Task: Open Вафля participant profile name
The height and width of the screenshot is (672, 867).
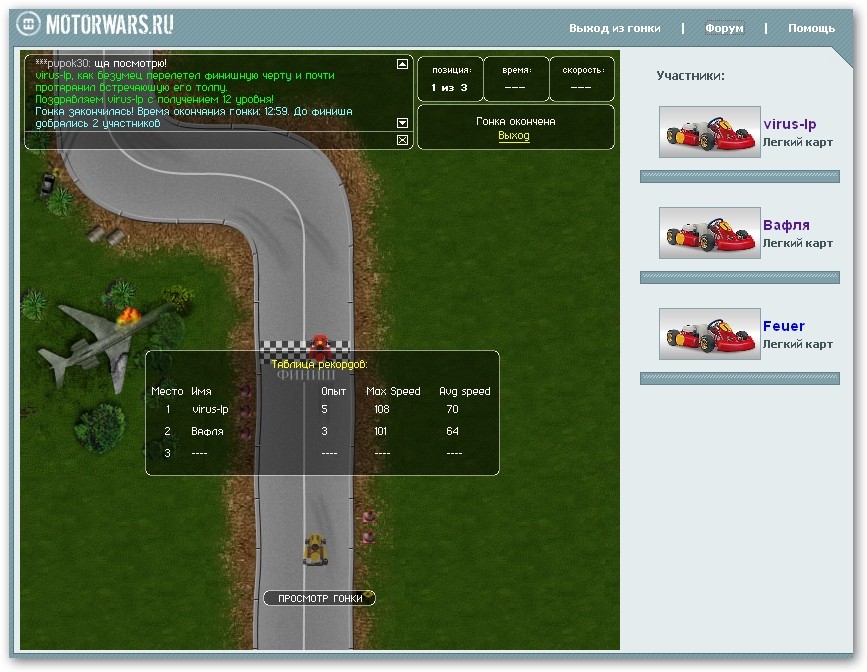Action: [786, 226]
